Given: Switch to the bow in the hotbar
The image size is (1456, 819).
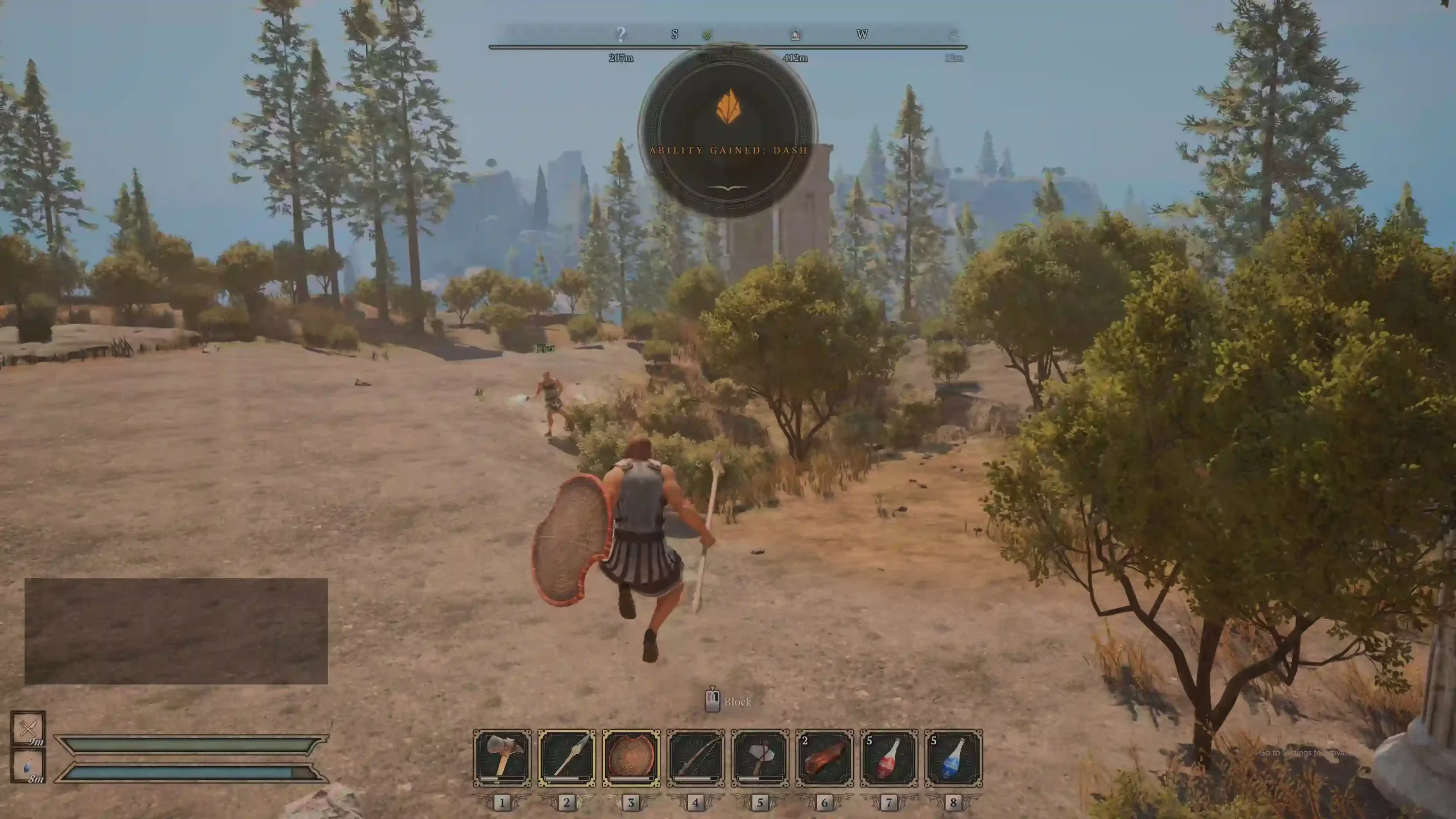Looking at the screenshot, I should pos(696,758).
